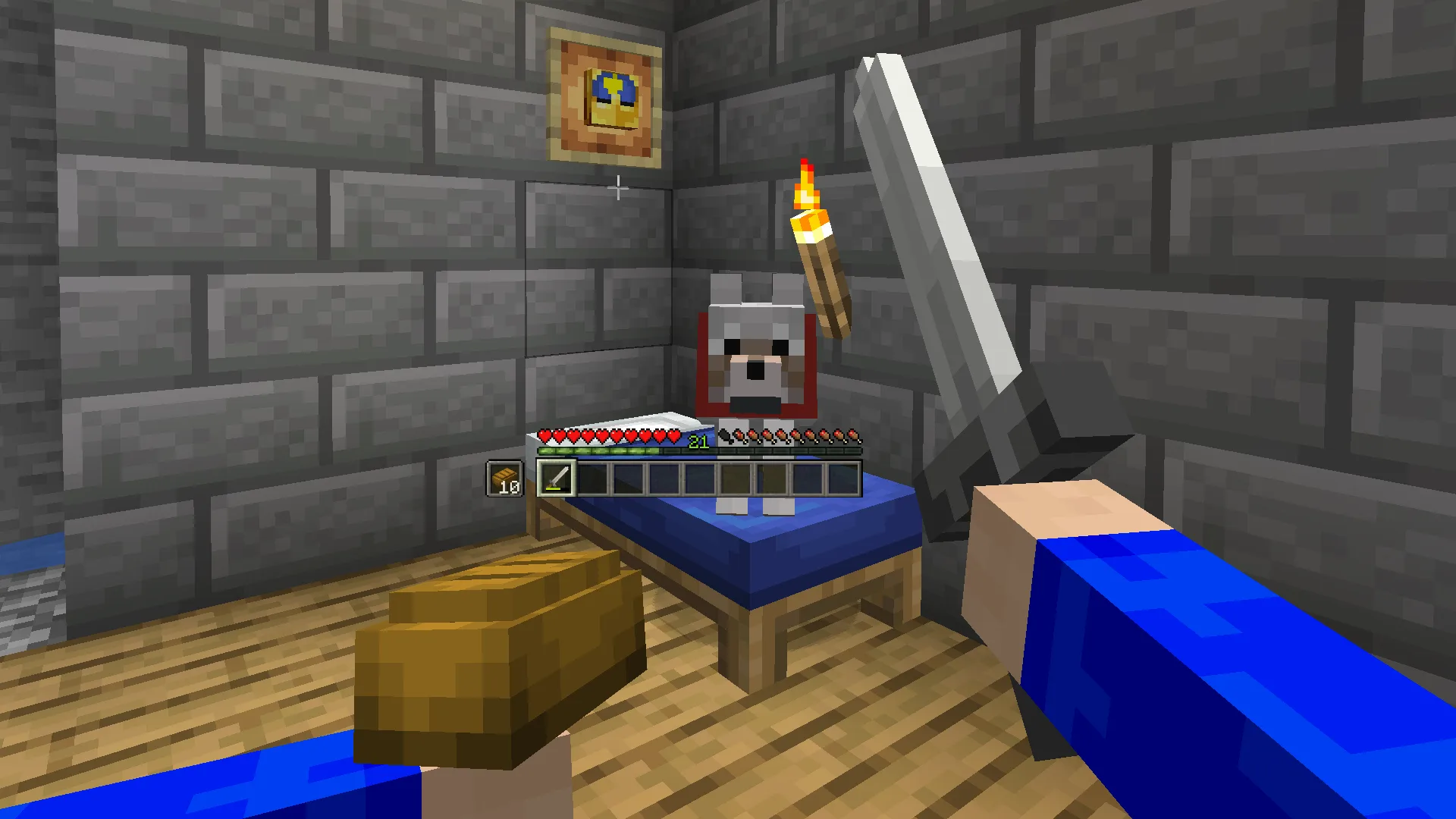Select the last hotbar slot

[x=844, y=478]
